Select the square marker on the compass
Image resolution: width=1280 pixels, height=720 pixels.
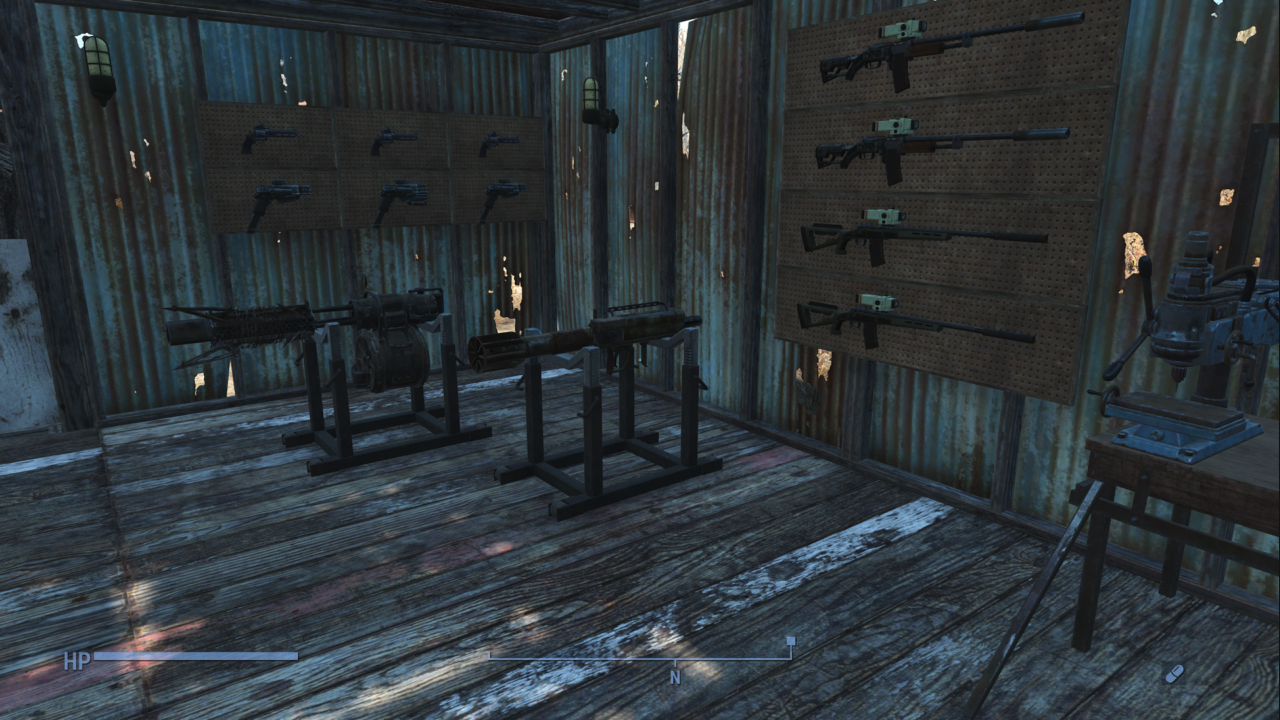pos(791,641)
